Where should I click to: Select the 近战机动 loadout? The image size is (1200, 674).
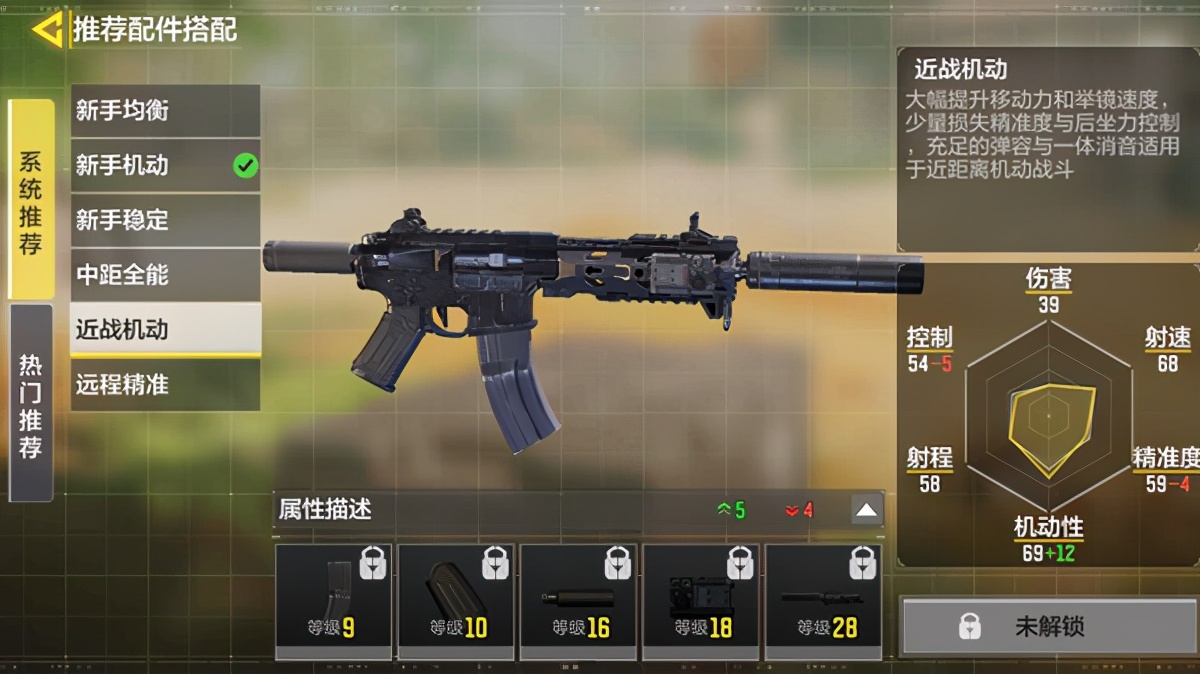coord(165,329)
